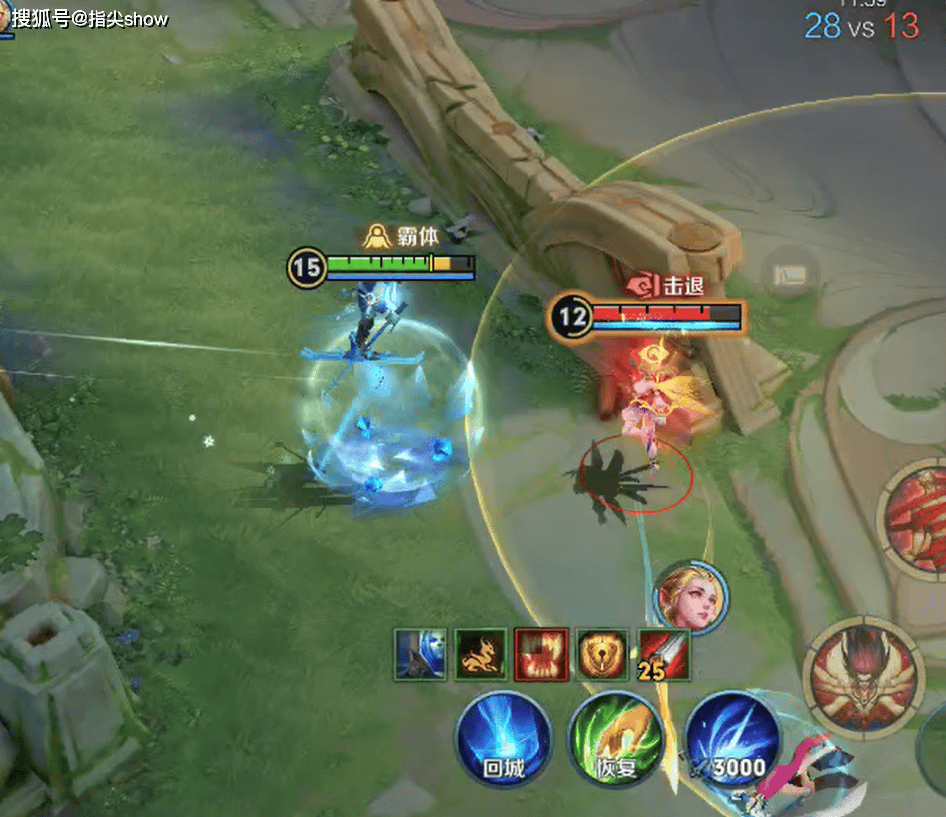Select the golden shield item icon
946x817 pixels.
click(602, 654)
